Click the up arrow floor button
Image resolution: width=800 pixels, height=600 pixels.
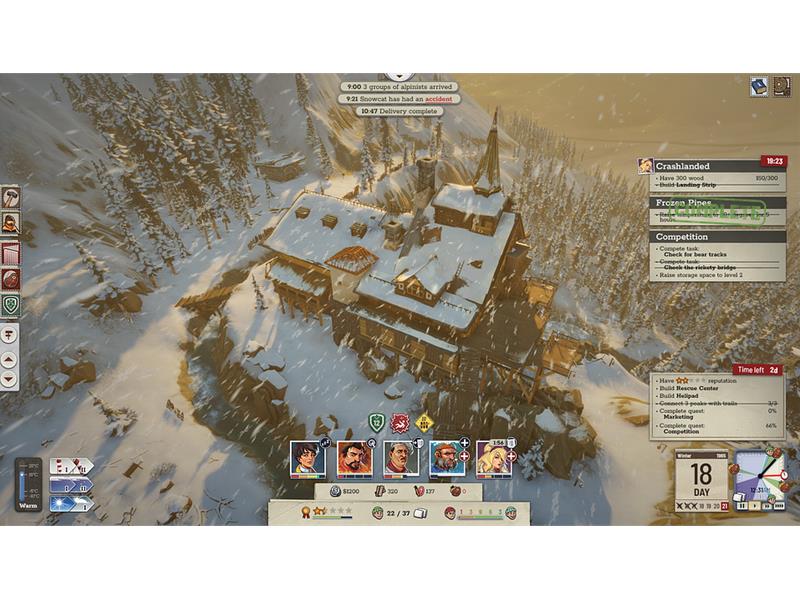(x=10, y=357)
